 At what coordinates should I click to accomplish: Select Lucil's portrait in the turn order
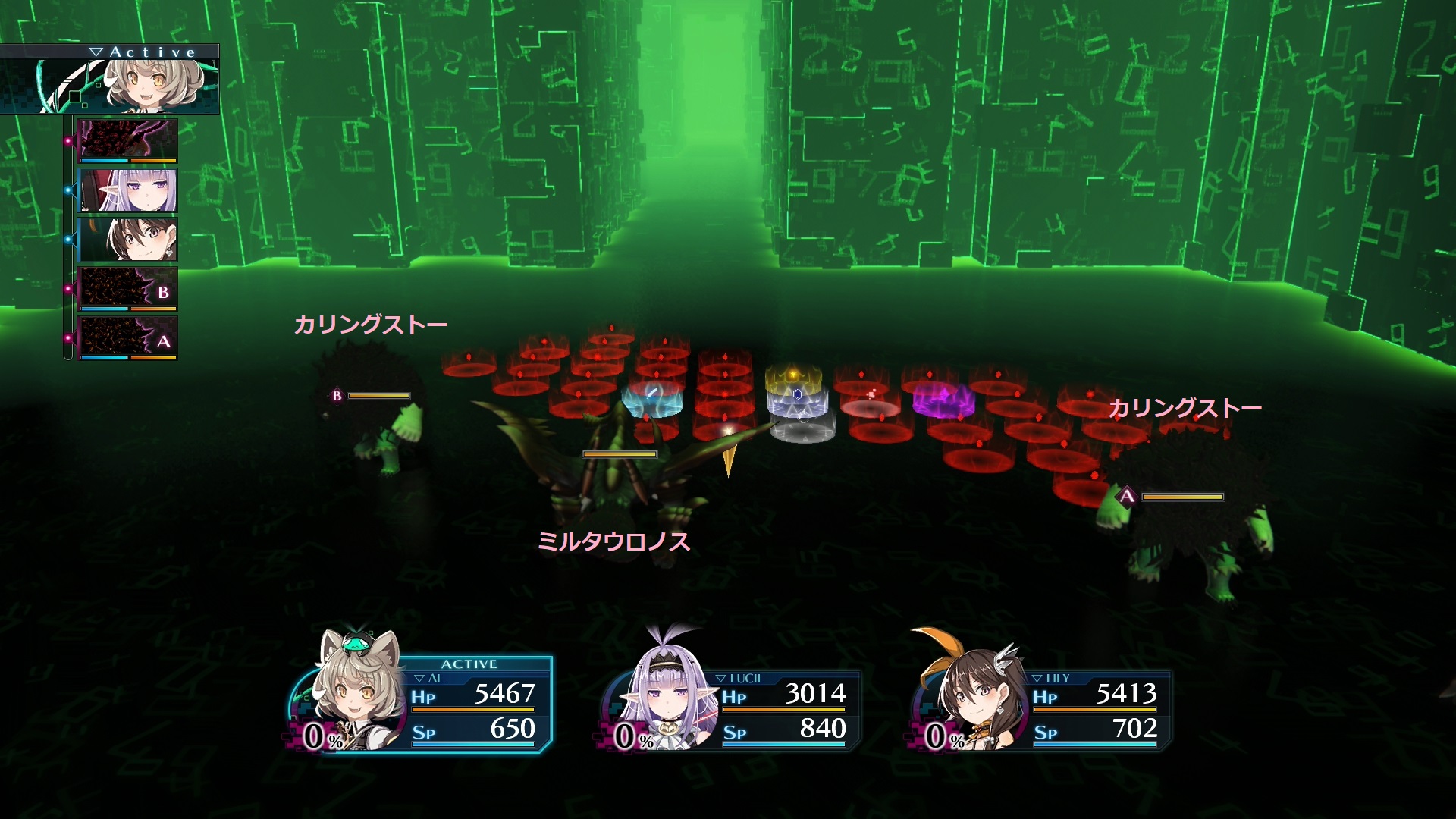[127, 190]
